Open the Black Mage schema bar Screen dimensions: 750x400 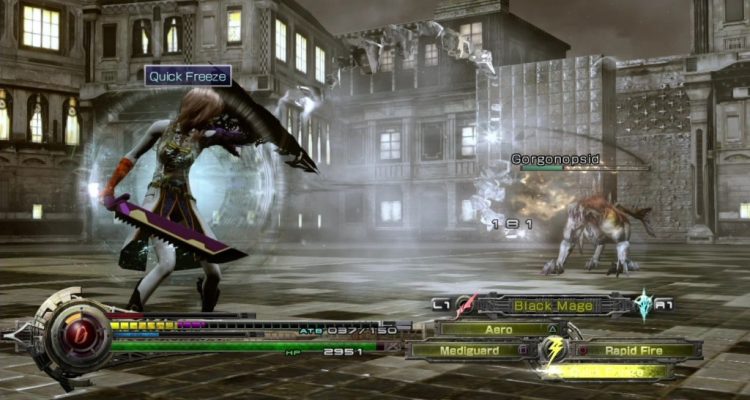(x=553, y=305)
